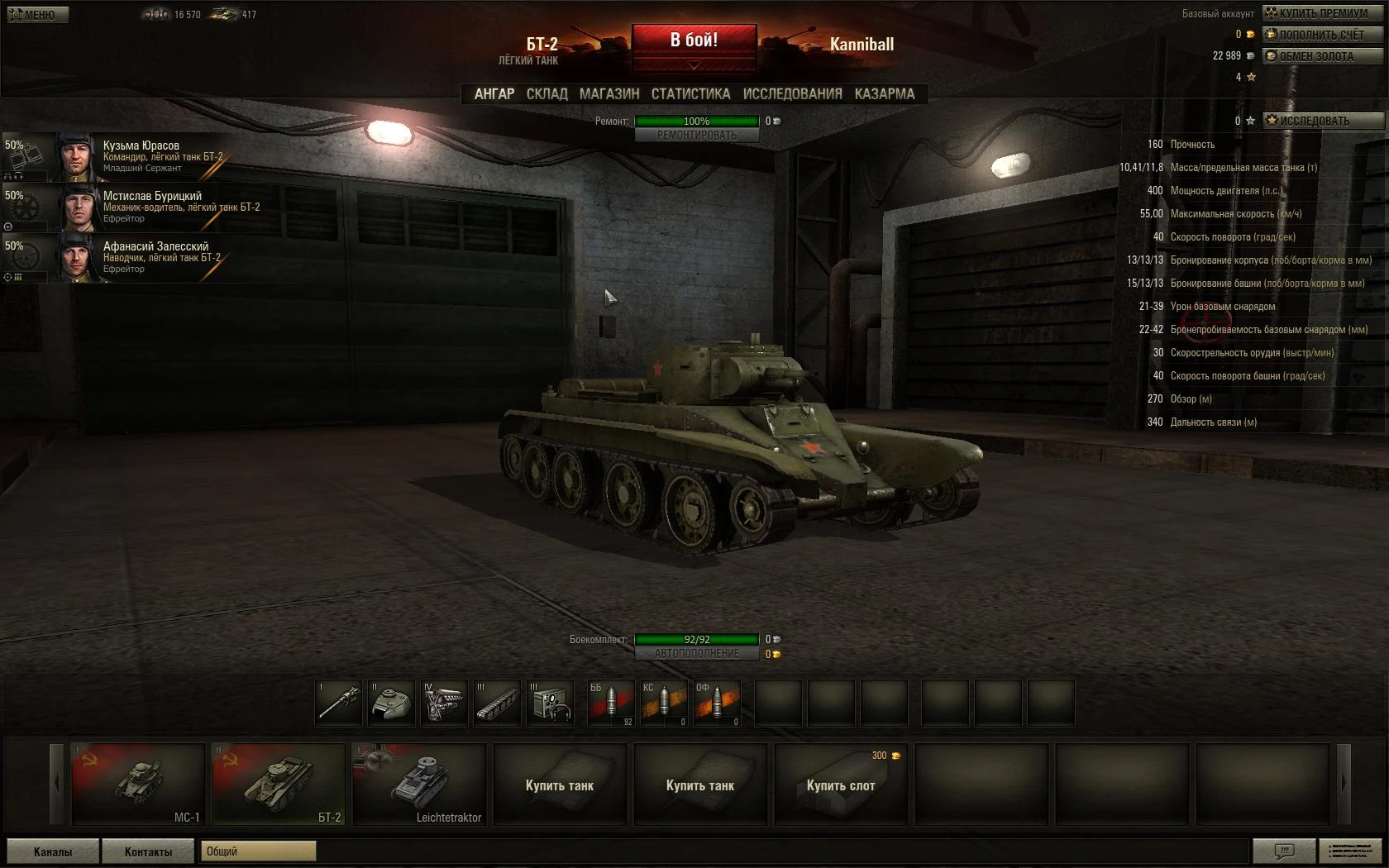This screenshot has width=1389, height=868.
Task: Click the green Ремонт progress bar
Action: pyautogui.click(x=695, y=121)
